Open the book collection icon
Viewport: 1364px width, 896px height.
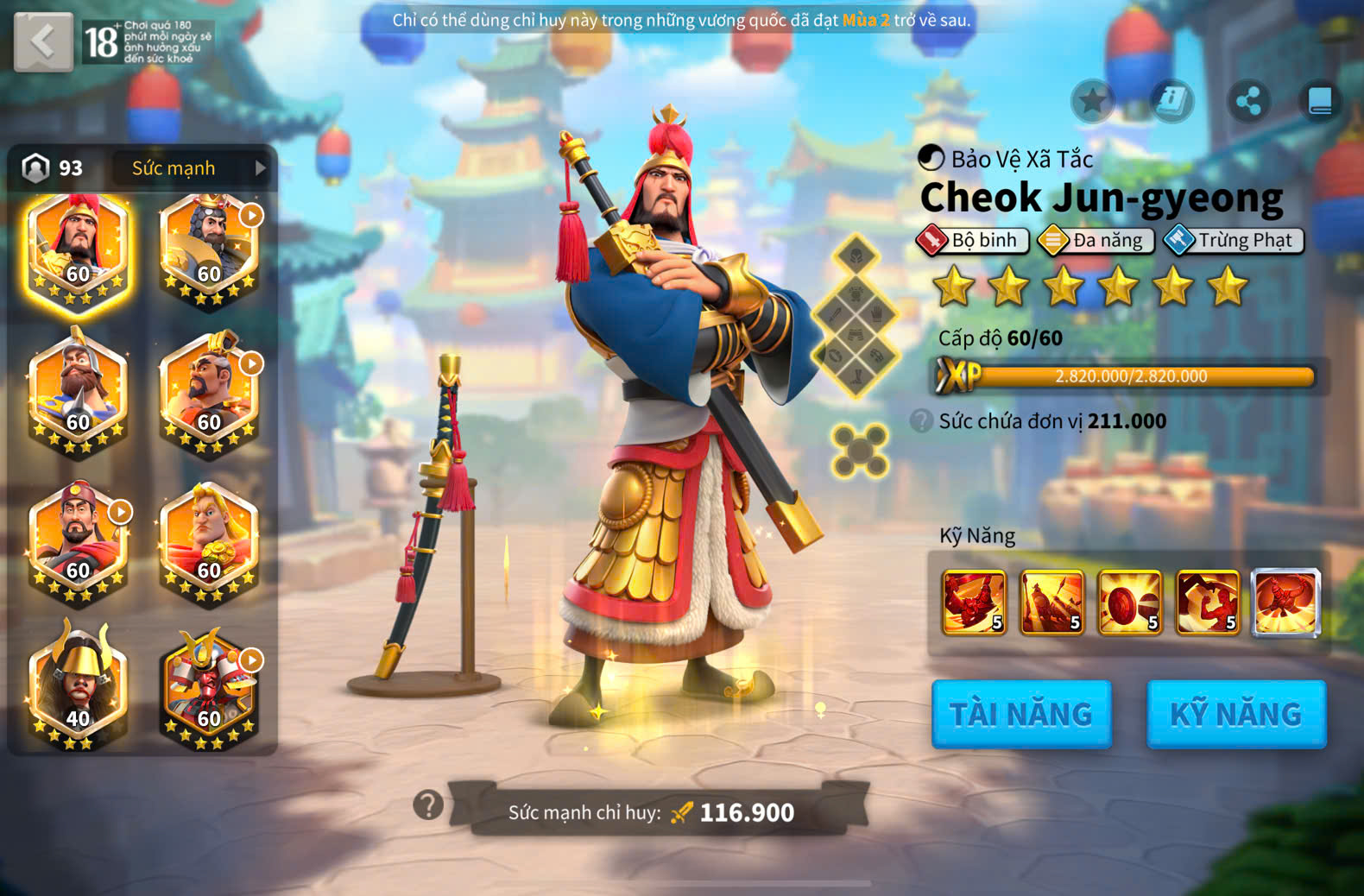tap(1320, 102)
